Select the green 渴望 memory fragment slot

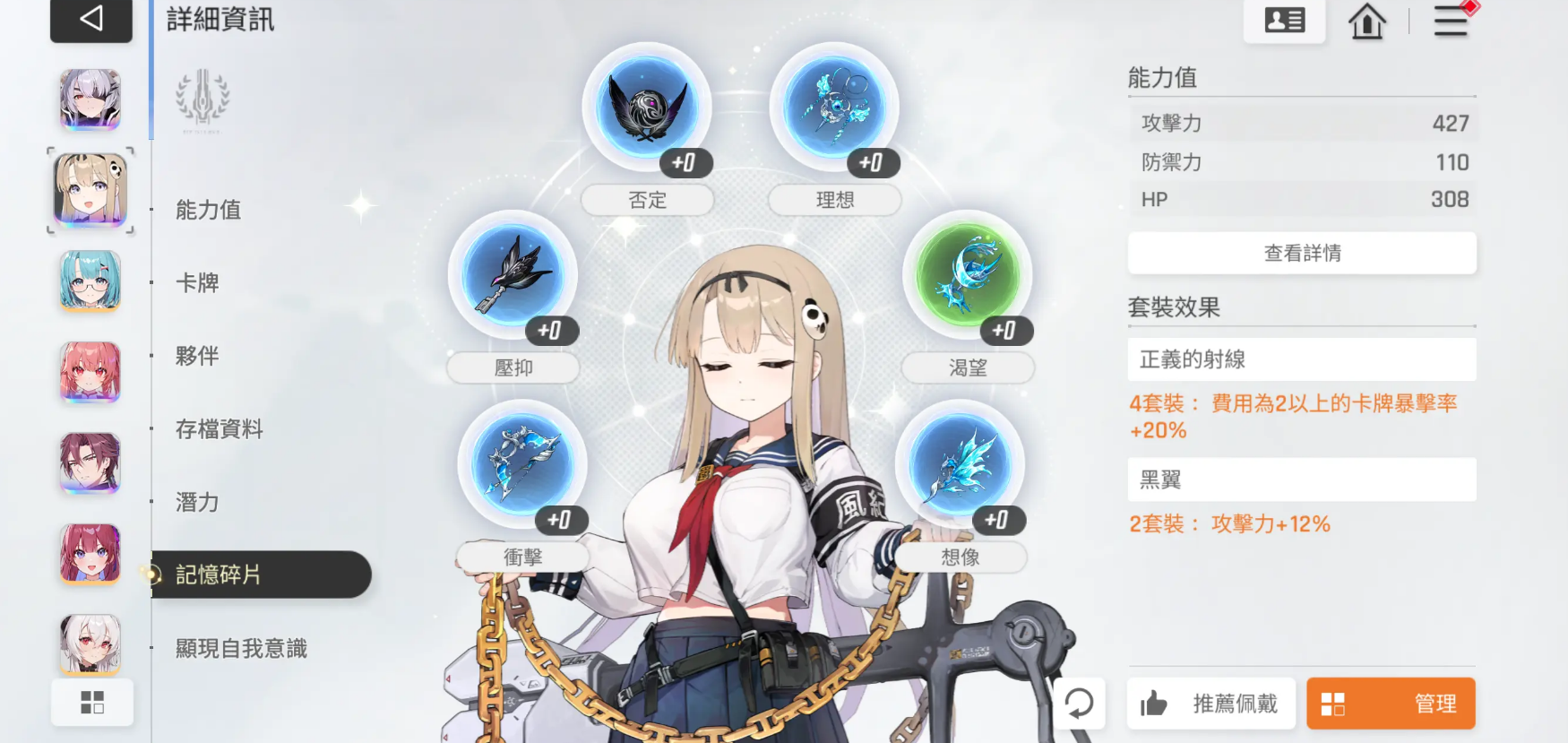968,278
